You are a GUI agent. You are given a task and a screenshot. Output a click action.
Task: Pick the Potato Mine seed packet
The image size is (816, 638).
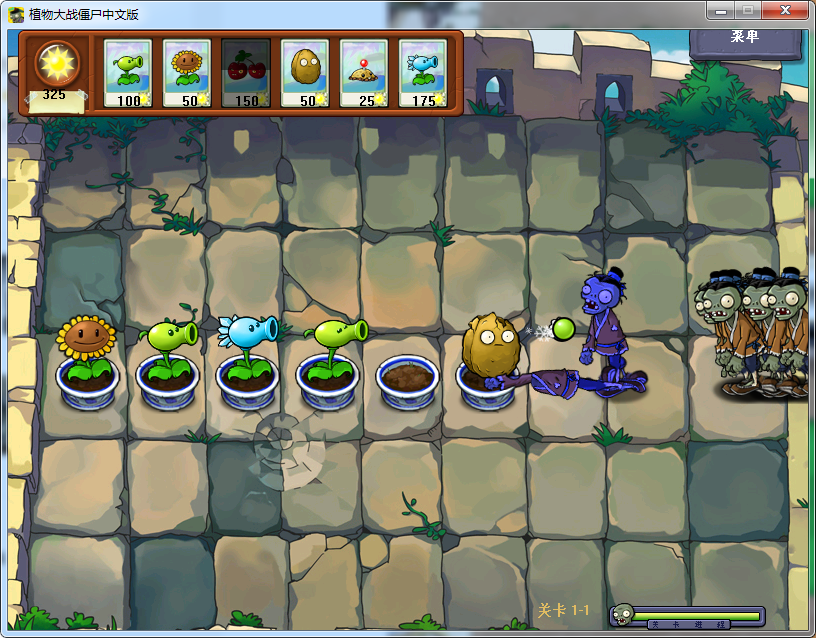point(364,73)
